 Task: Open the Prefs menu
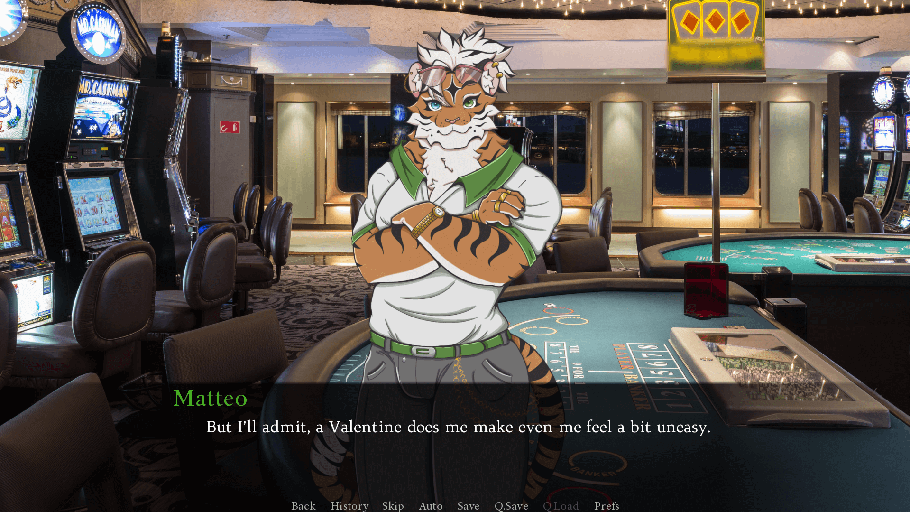pyautogui.click(x=606, y=506)
